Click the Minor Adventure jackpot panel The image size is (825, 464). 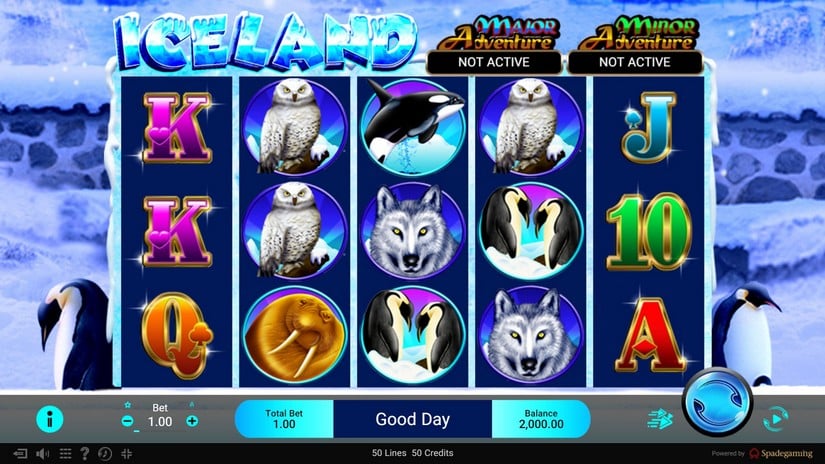tap(634, 50)
